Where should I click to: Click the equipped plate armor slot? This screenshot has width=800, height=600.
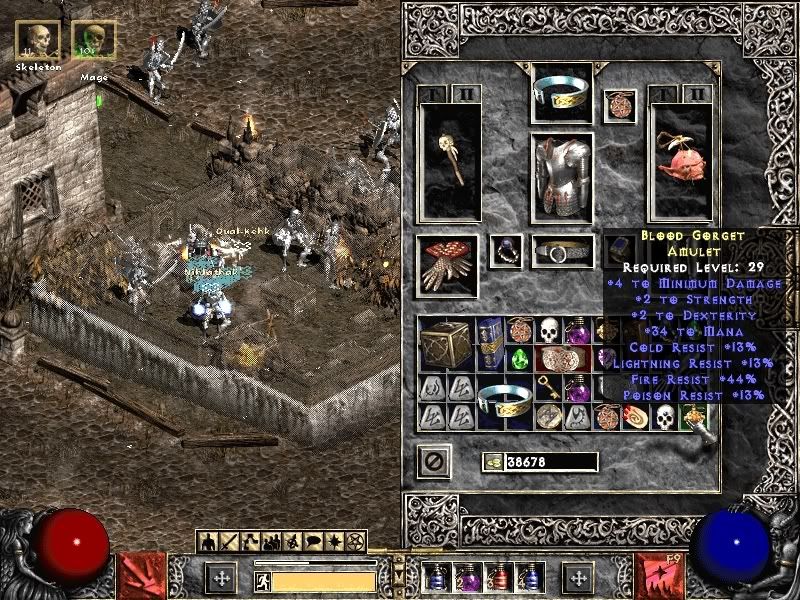(561, 177)
